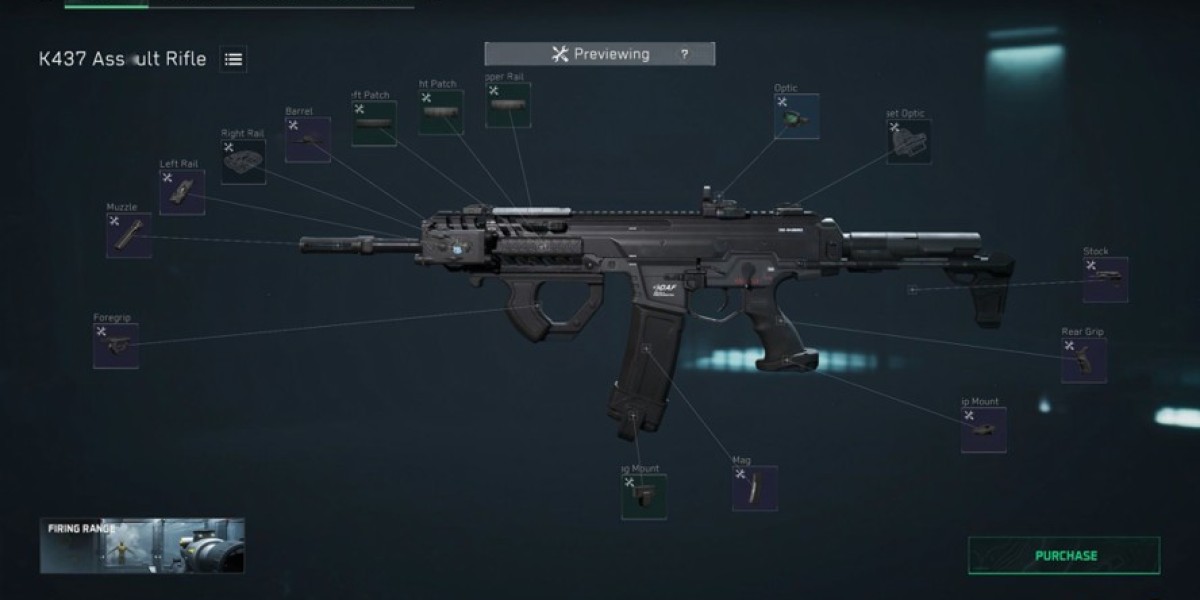Select the Mag attachment slot
Screen dimensions: 1200x600
pyautogui.click(x=754, y=488)
